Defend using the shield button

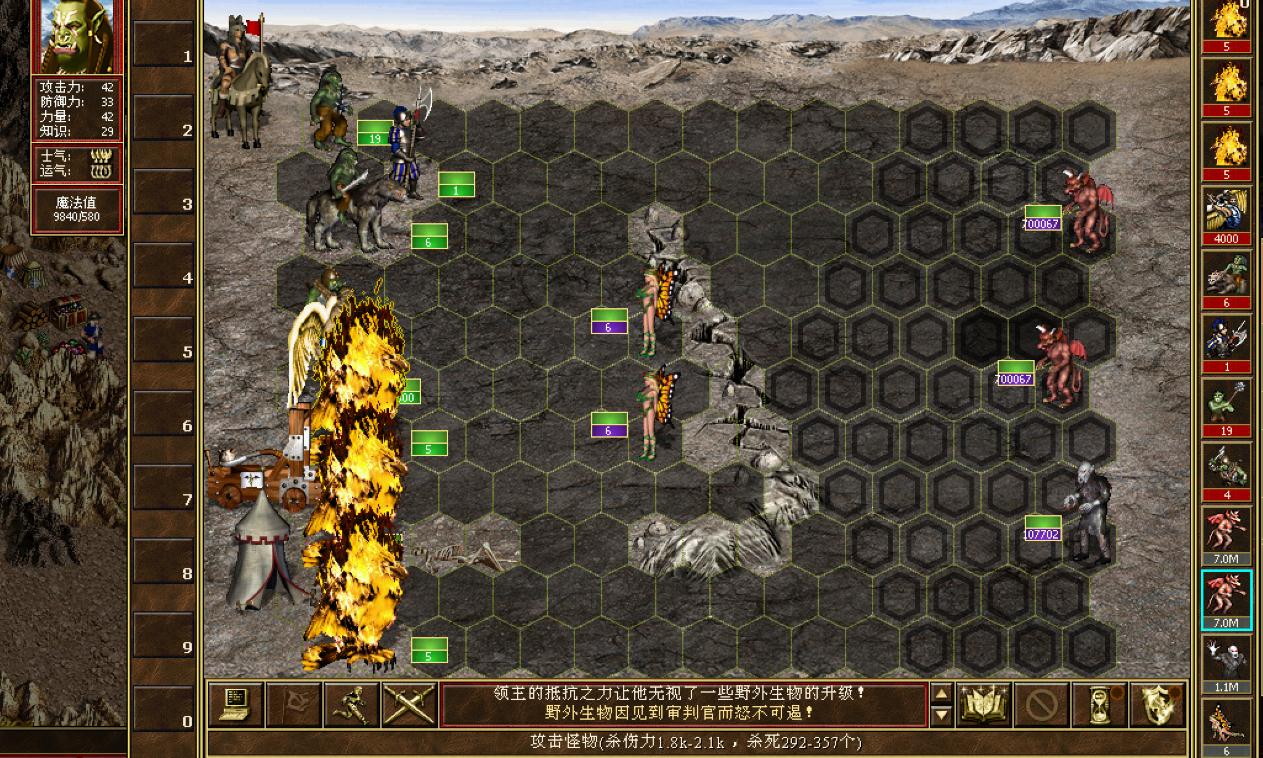pos(1158,705)
